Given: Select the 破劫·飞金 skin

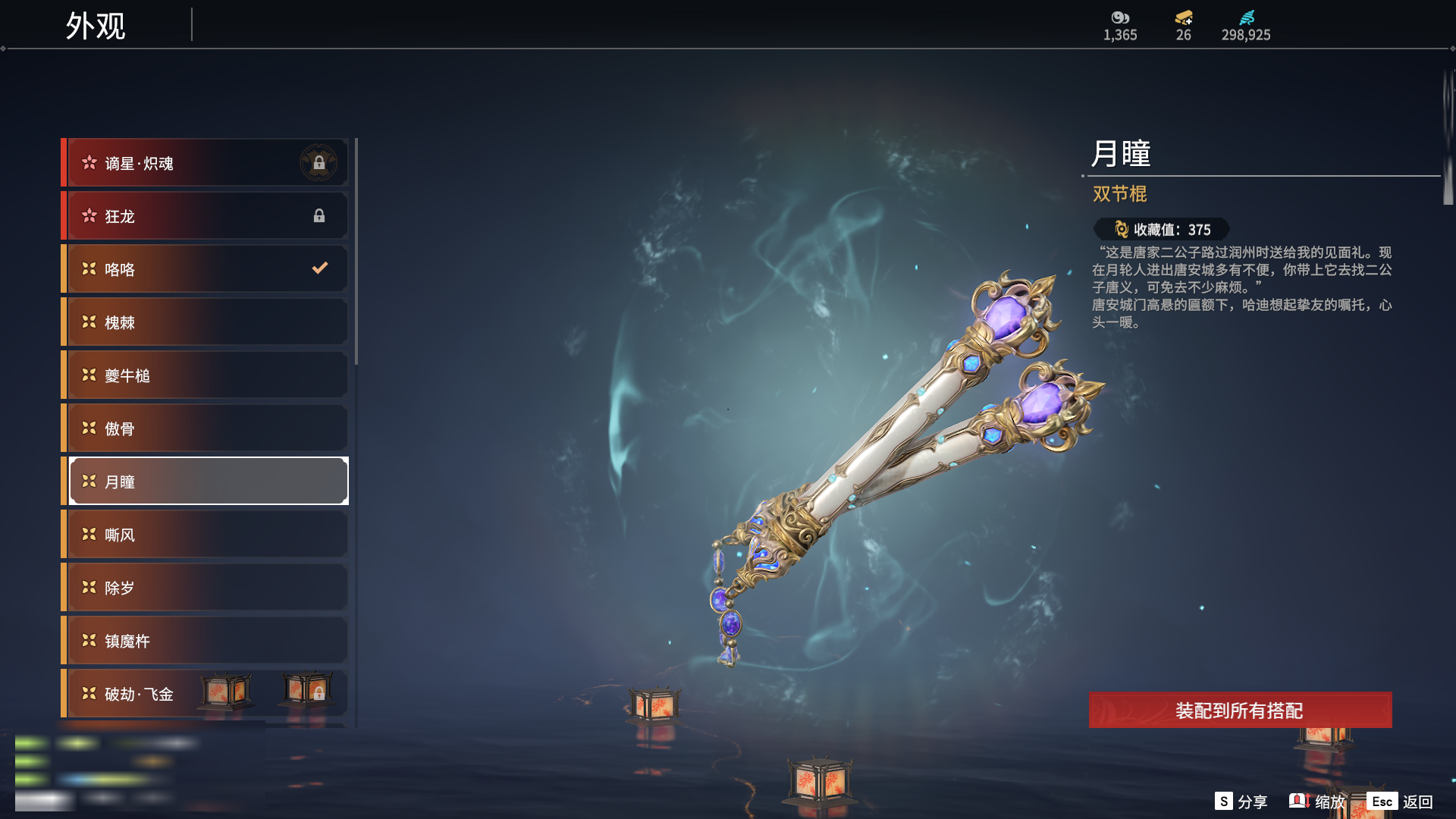Looking at the screenshot, I should 152,694.
